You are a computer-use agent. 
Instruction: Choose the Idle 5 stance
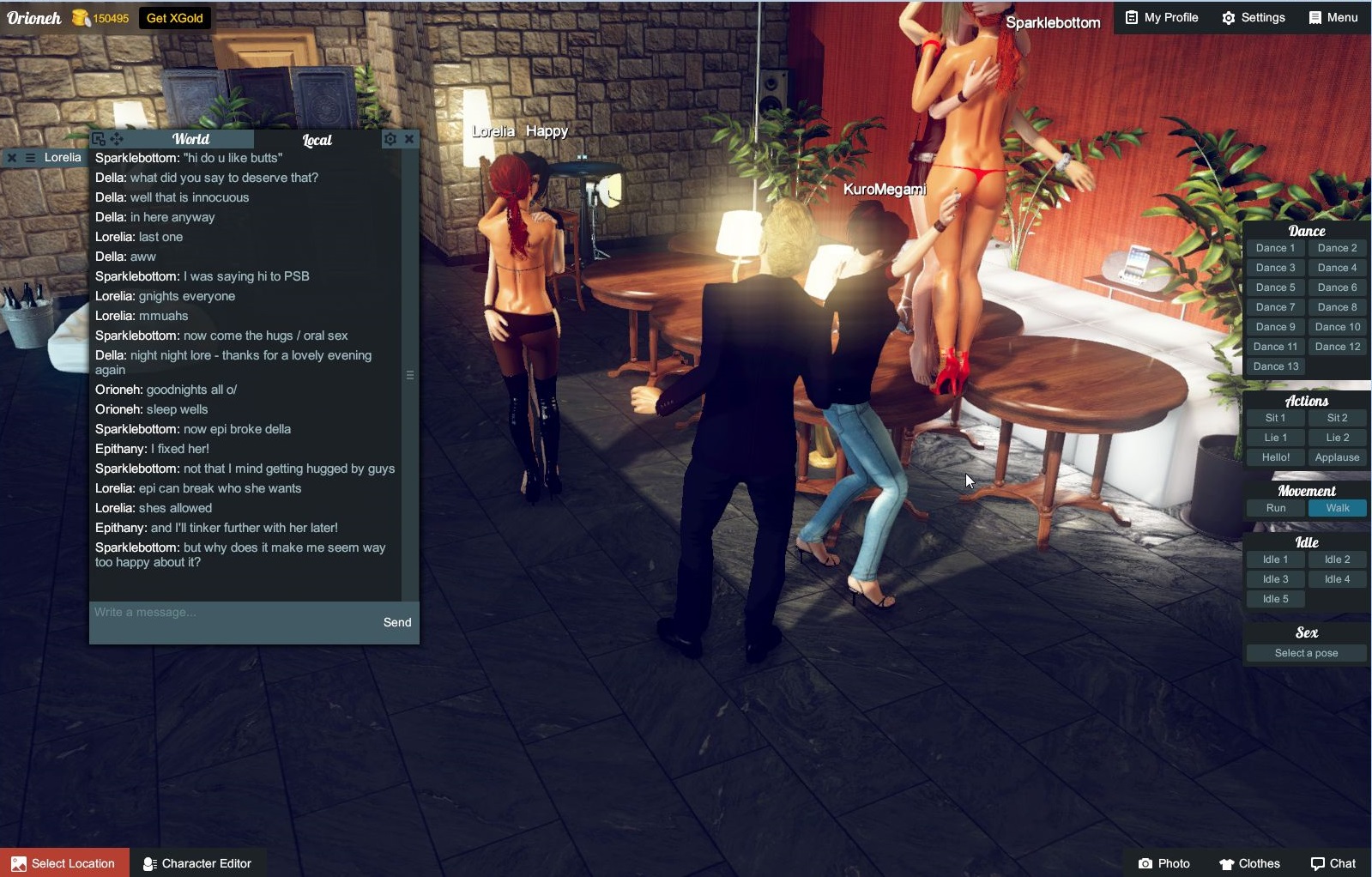(x=1275, y=599)
